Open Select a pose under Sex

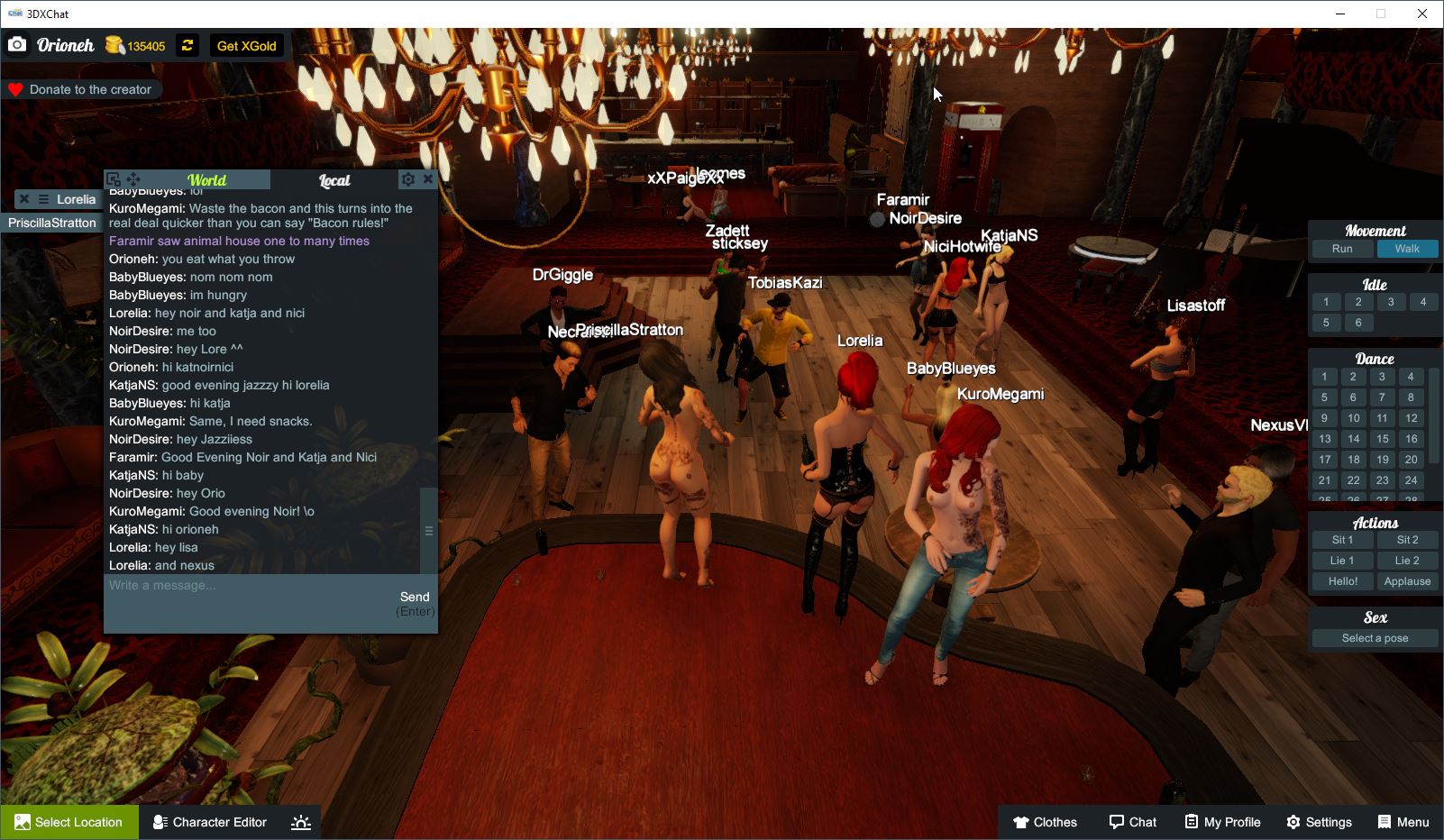coord(1374,637)
